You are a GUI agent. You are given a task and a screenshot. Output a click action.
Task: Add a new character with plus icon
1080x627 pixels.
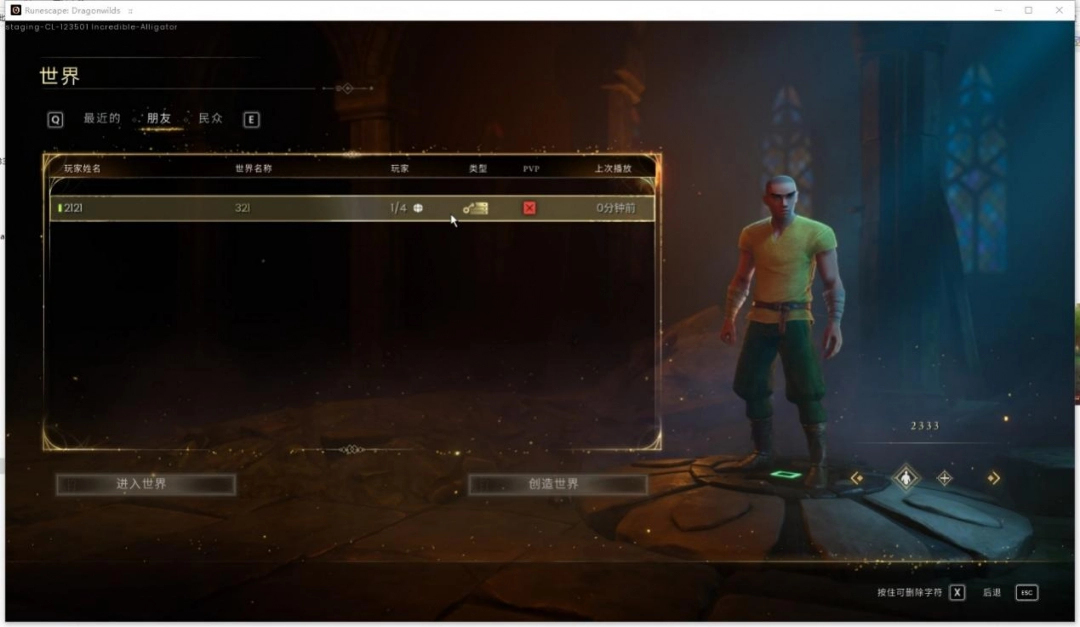point(945,478)
